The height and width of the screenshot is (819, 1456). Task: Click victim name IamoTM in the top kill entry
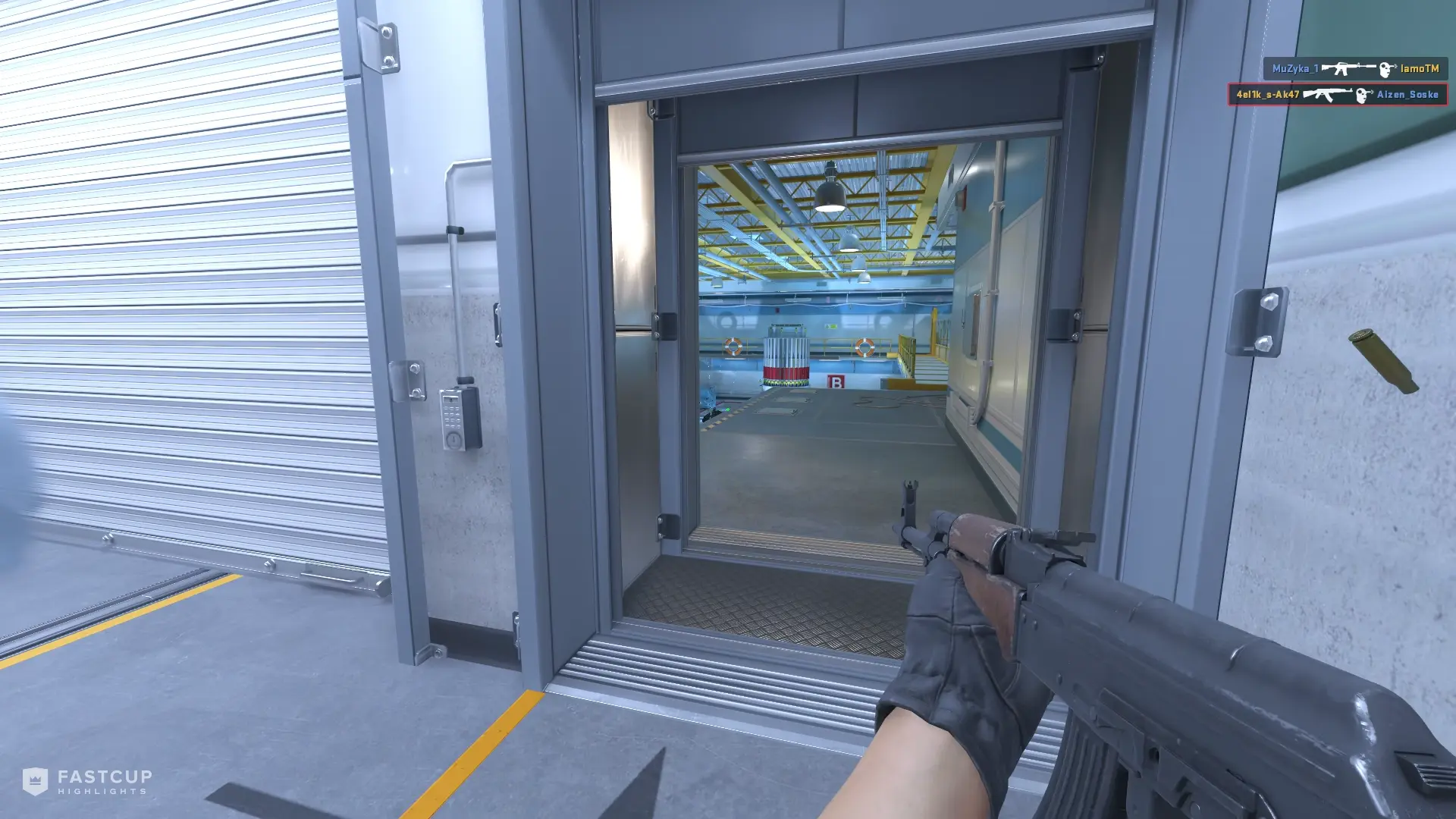1421,67
